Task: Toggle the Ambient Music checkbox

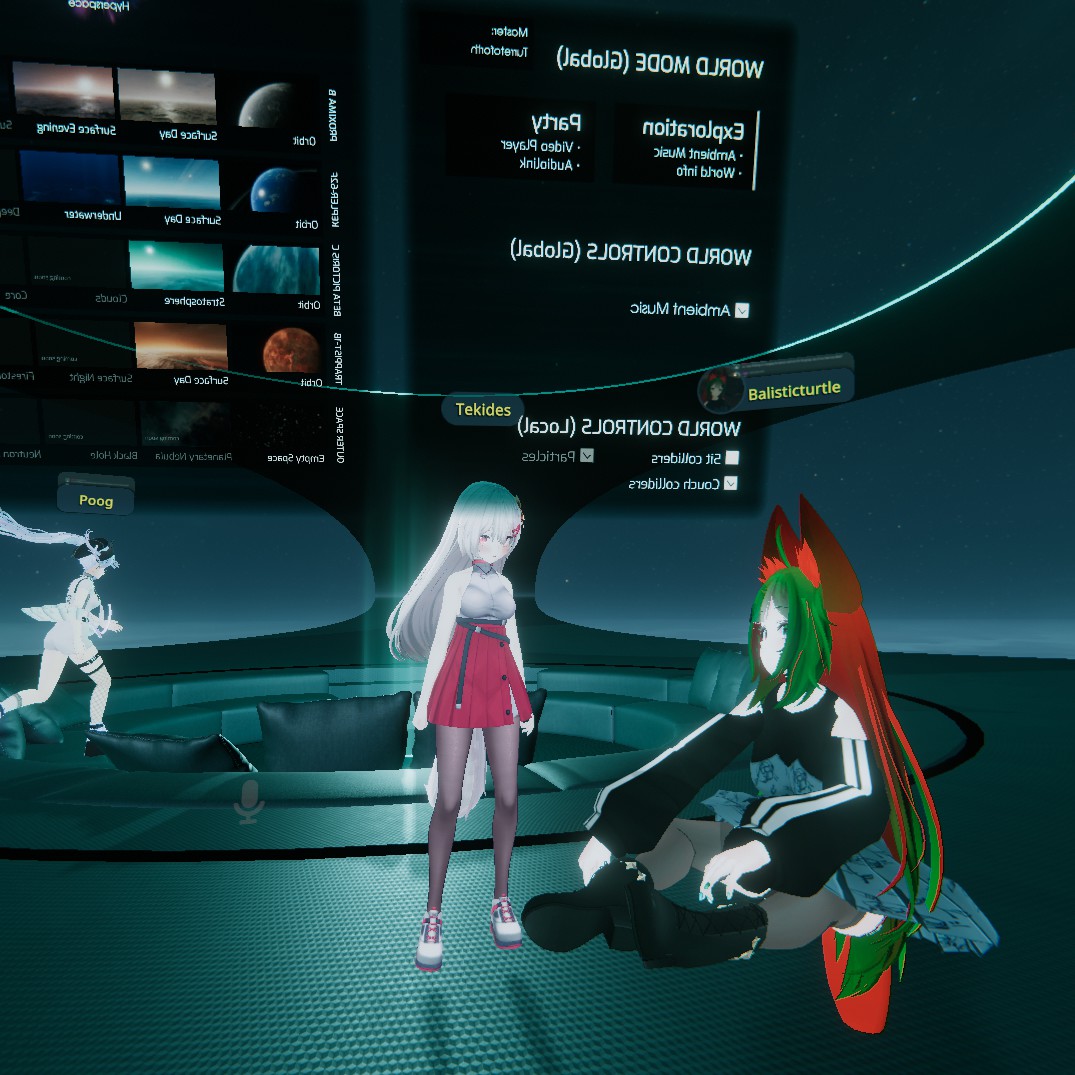Action: [x=741, y=310]
